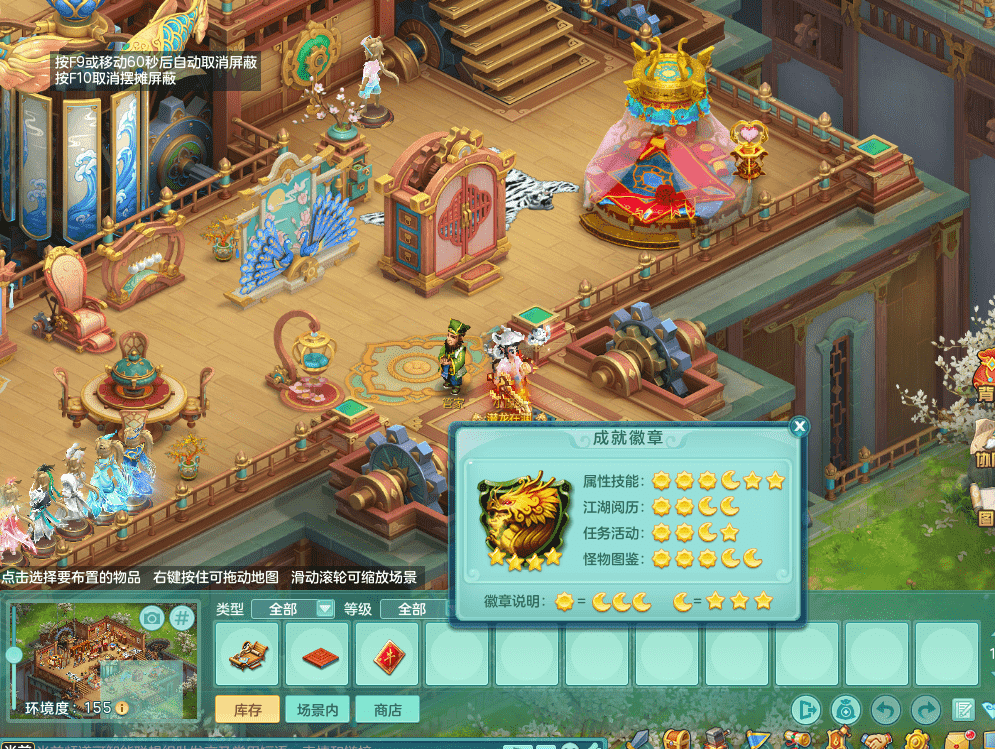Switch to the 库存 inventory tab
The height and width of the screenshot is (749, 995).
click(x=247, y=710)
